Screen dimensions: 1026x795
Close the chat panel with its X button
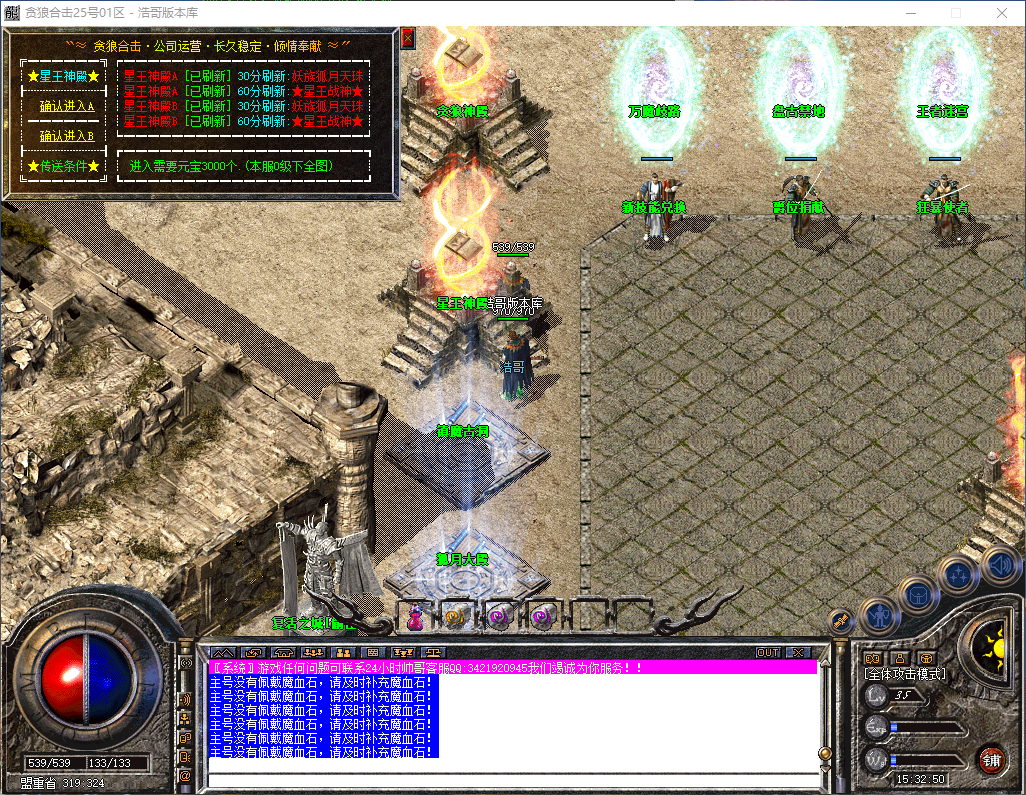(x=797, y=652)
